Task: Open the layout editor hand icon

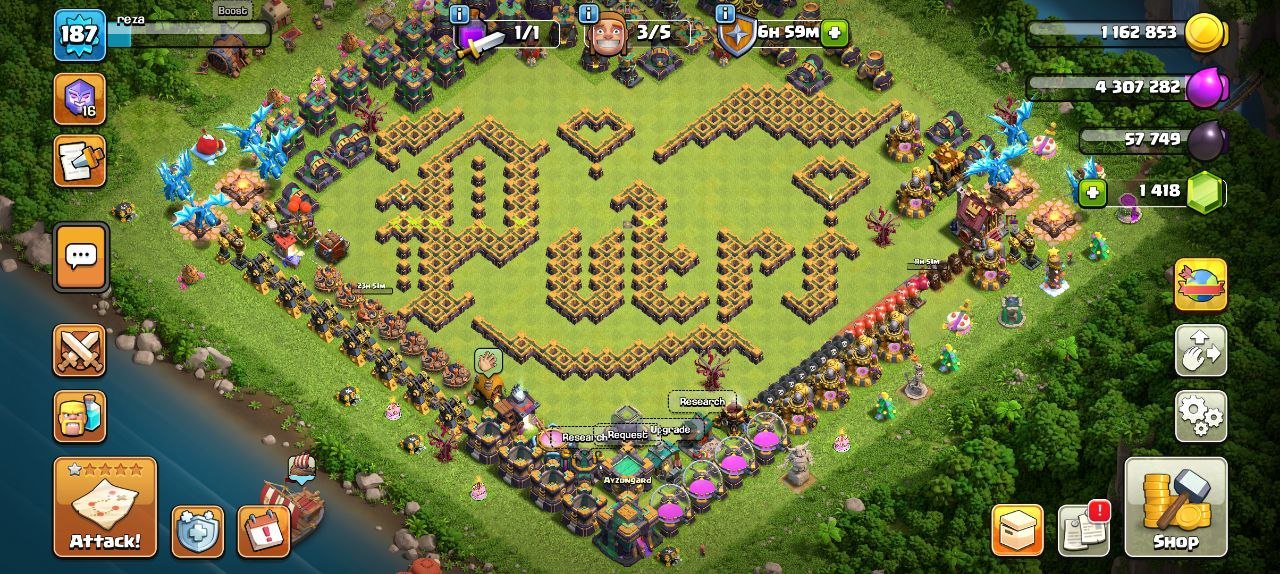Action: pos(1200,350)
